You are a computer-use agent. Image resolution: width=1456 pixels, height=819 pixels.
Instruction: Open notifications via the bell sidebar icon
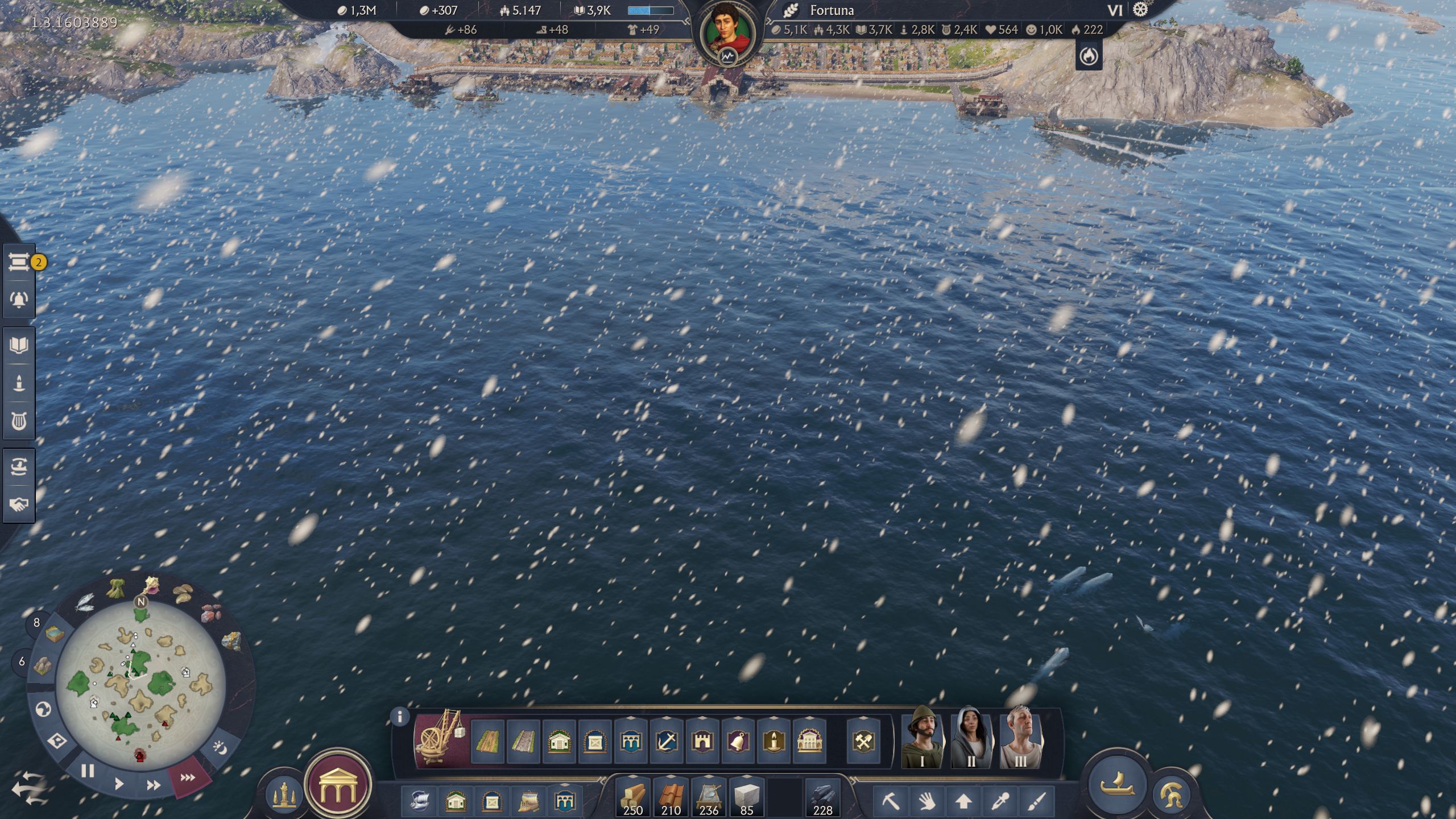19,300
